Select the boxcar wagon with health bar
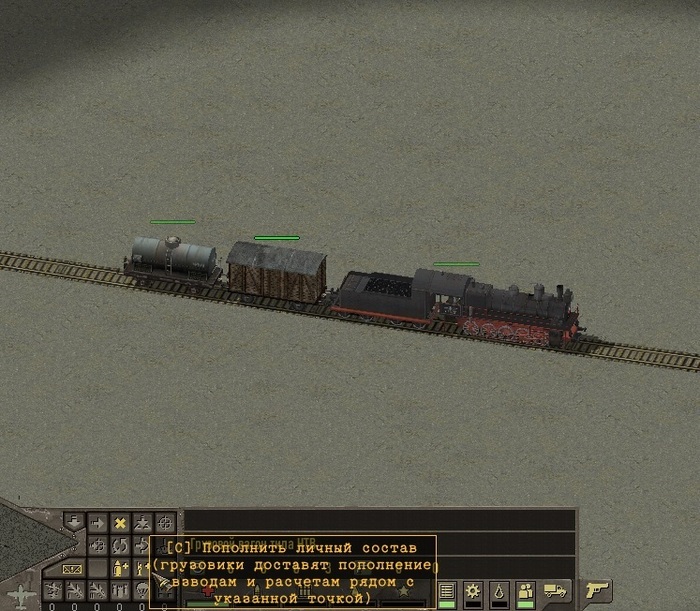Image resolution: width=700 pixels, height=611 pixels. pyautogui.click(x=276, y=271)
